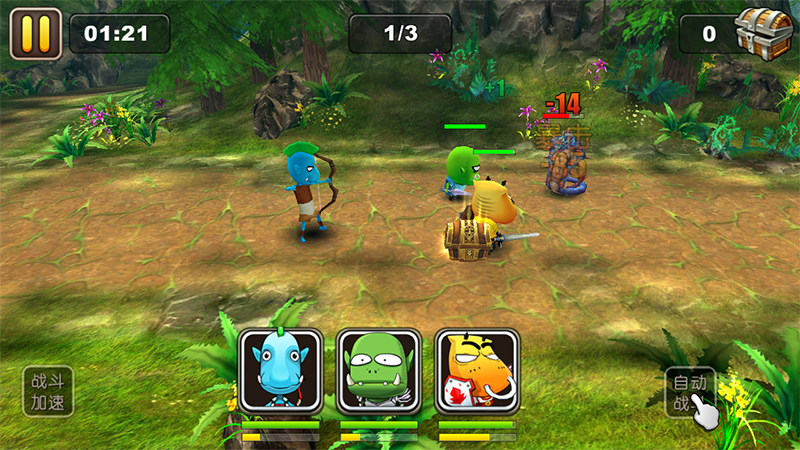
Task: Select the blue archer hero portrait
Action: (x=280, y=370)
